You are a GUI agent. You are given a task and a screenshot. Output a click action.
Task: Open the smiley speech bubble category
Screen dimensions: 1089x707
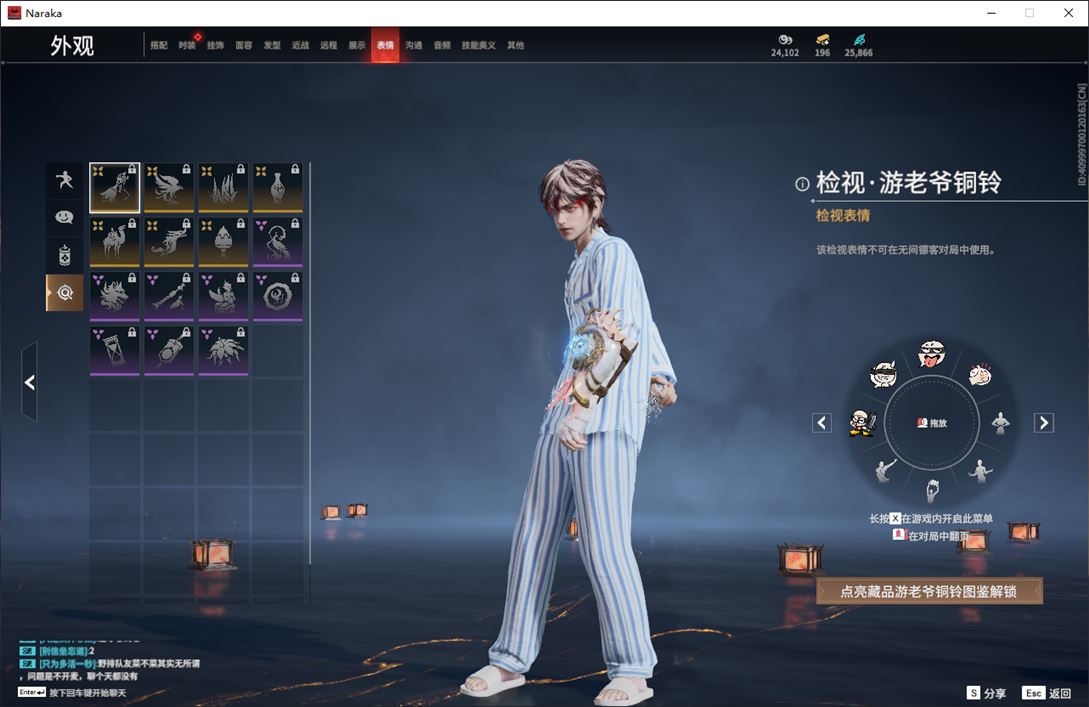(64, 217)
